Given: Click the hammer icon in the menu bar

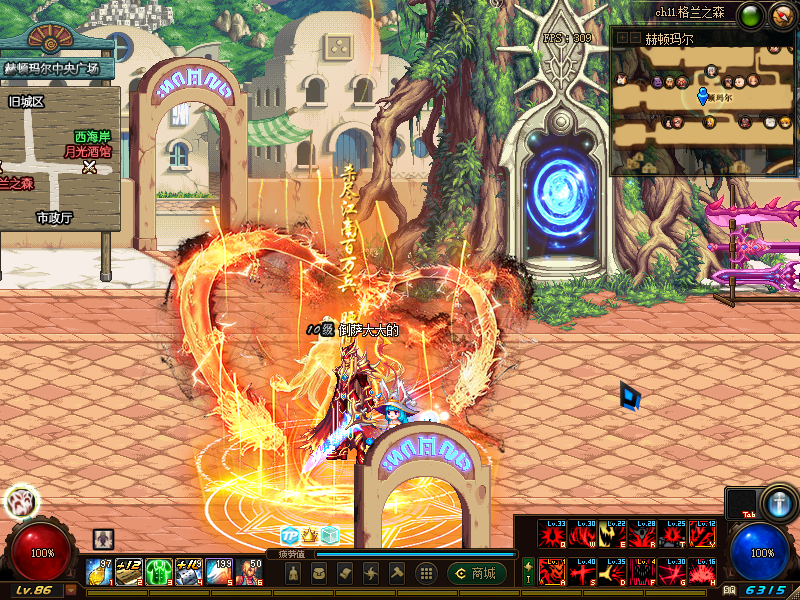Looking at the screenshot, I should coord(397,573).
